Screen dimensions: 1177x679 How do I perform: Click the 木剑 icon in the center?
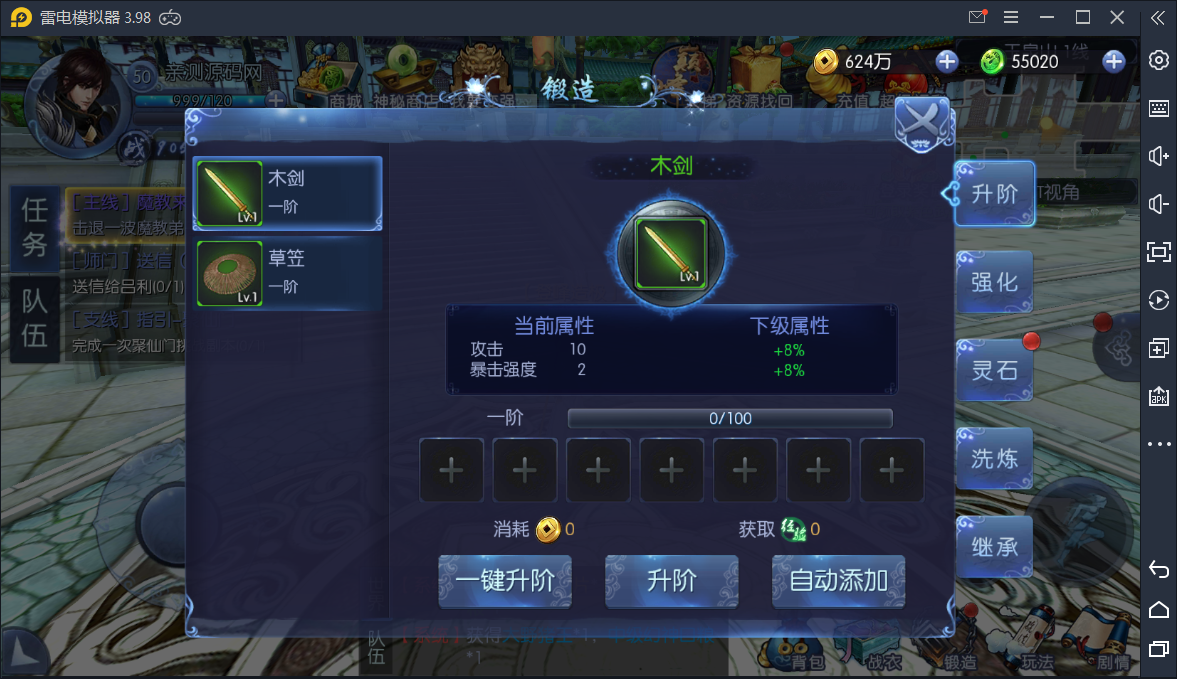[x=672, y=250]
